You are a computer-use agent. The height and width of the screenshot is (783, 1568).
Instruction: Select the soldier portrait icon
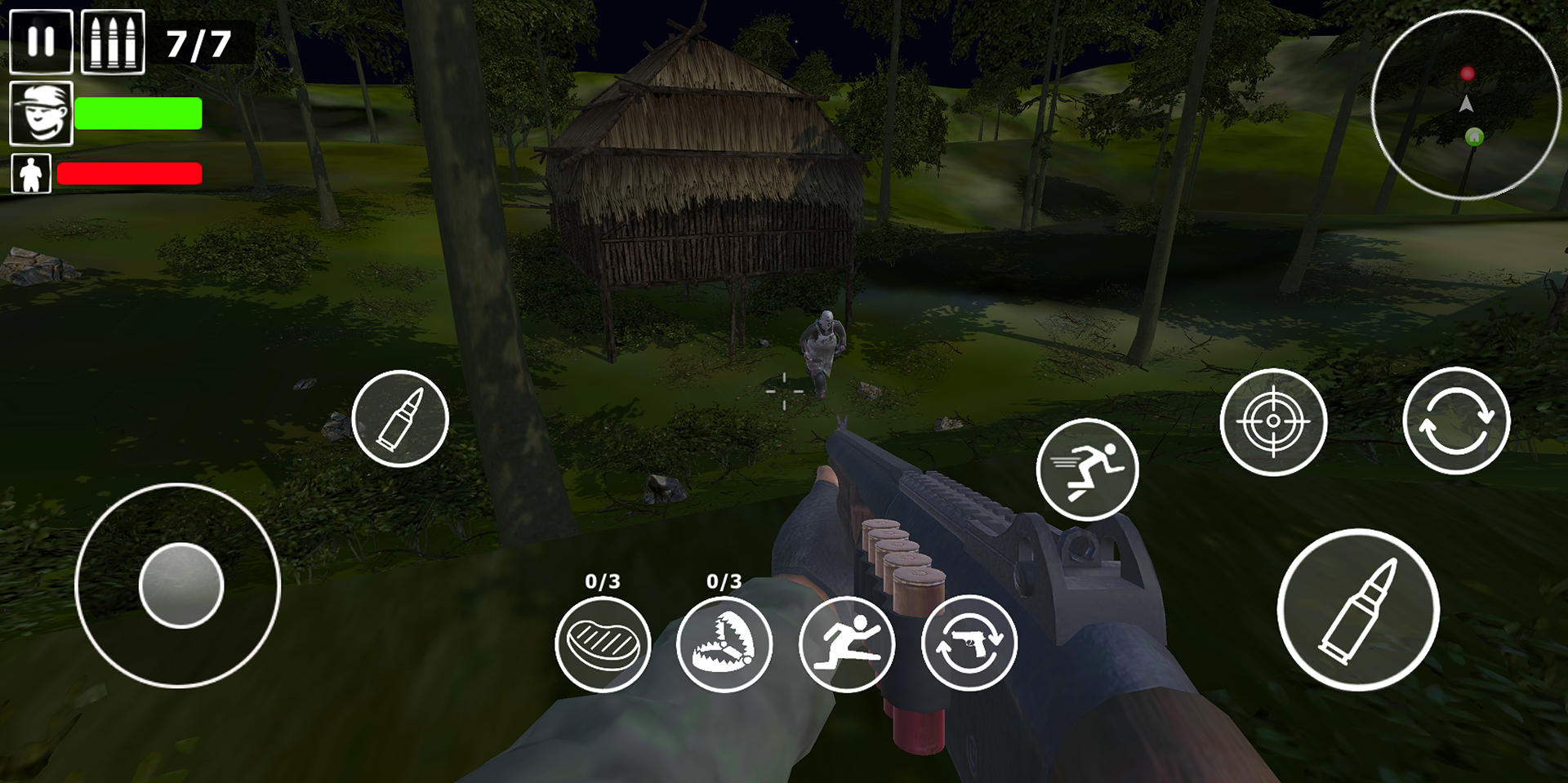point(41,113)
